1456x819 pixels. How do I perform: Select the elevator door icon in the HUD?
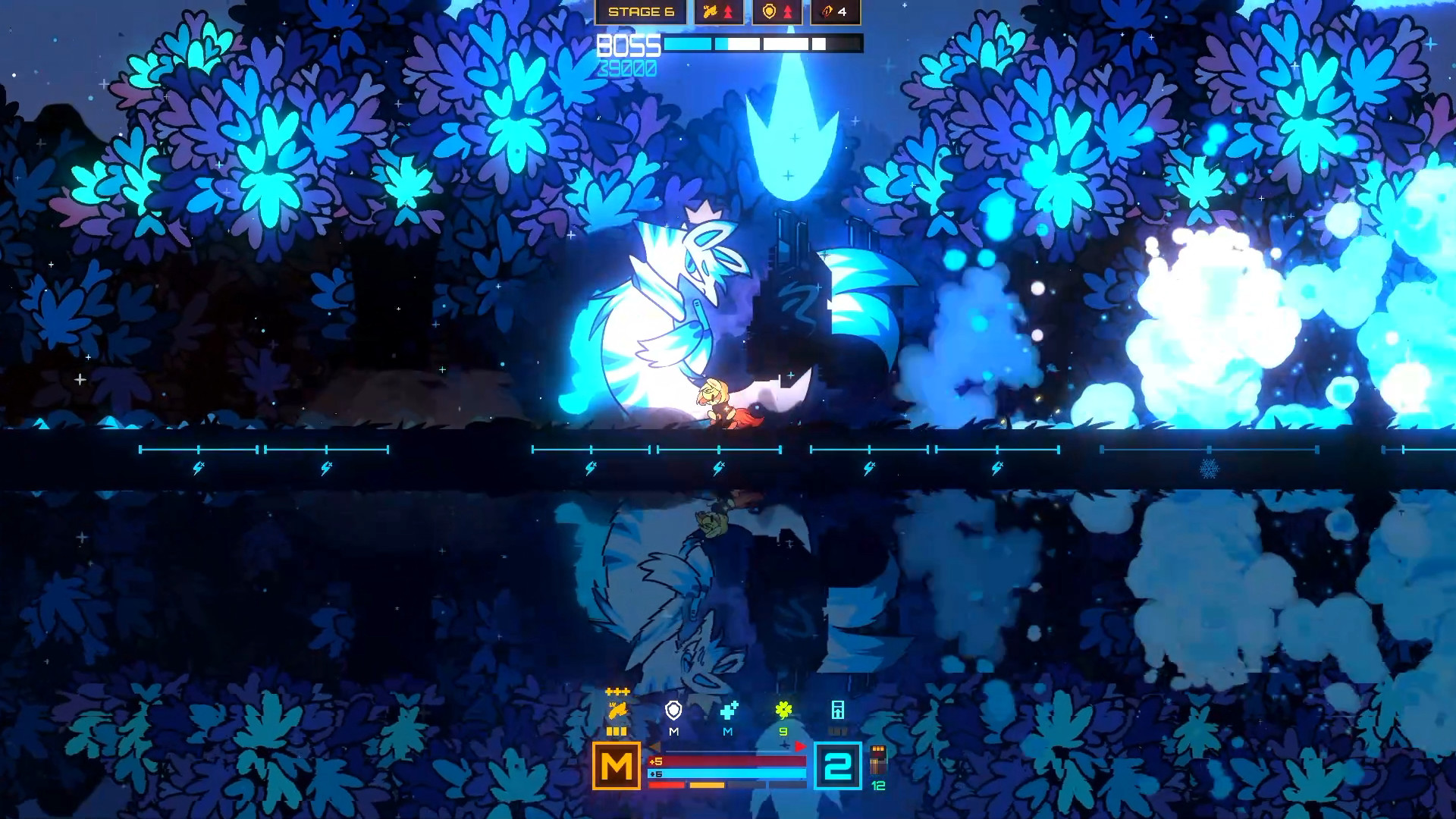838,709
